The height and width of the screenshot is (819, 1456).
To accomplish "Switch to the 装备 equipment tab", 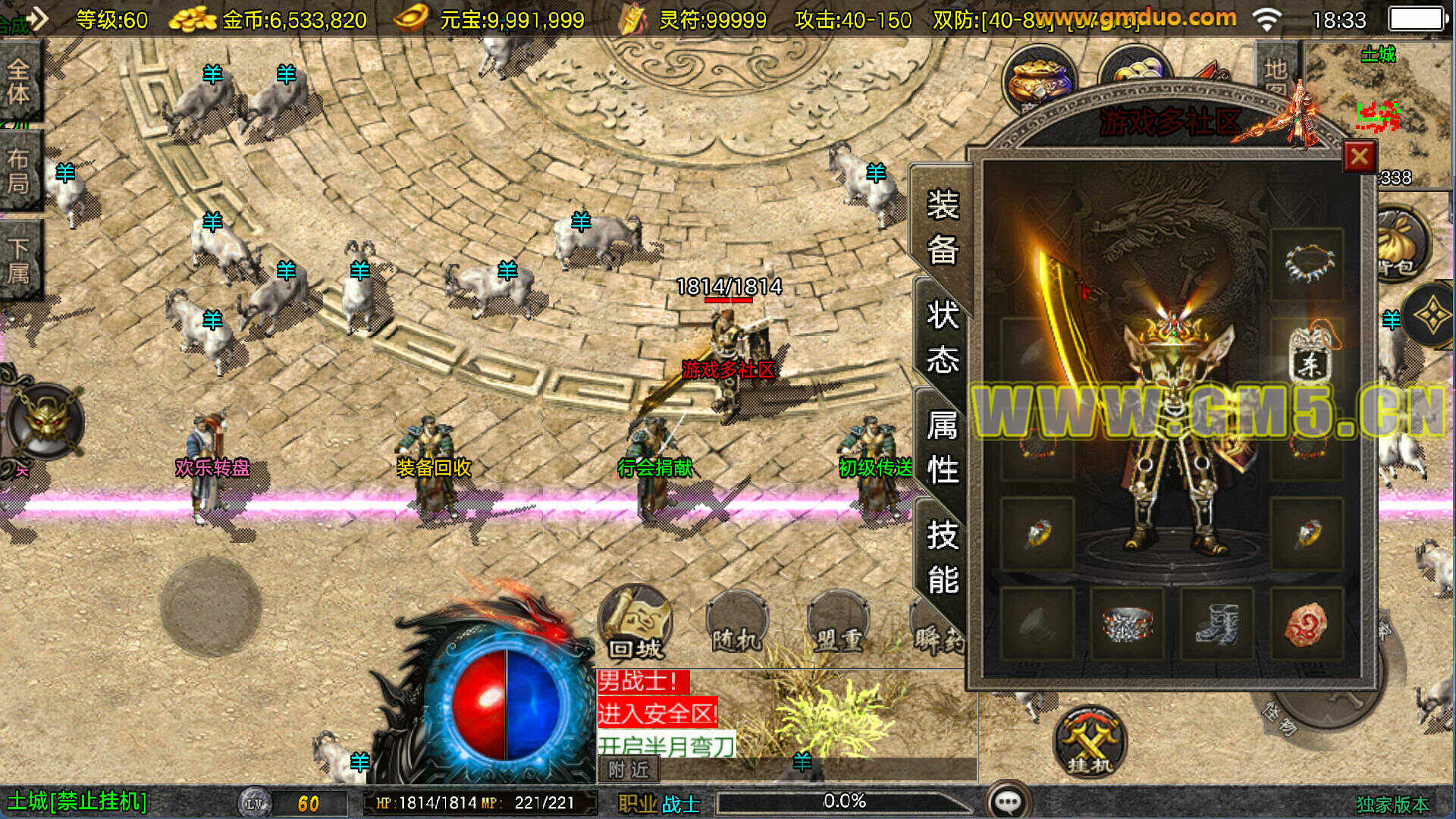I will [x=942, y=226].
